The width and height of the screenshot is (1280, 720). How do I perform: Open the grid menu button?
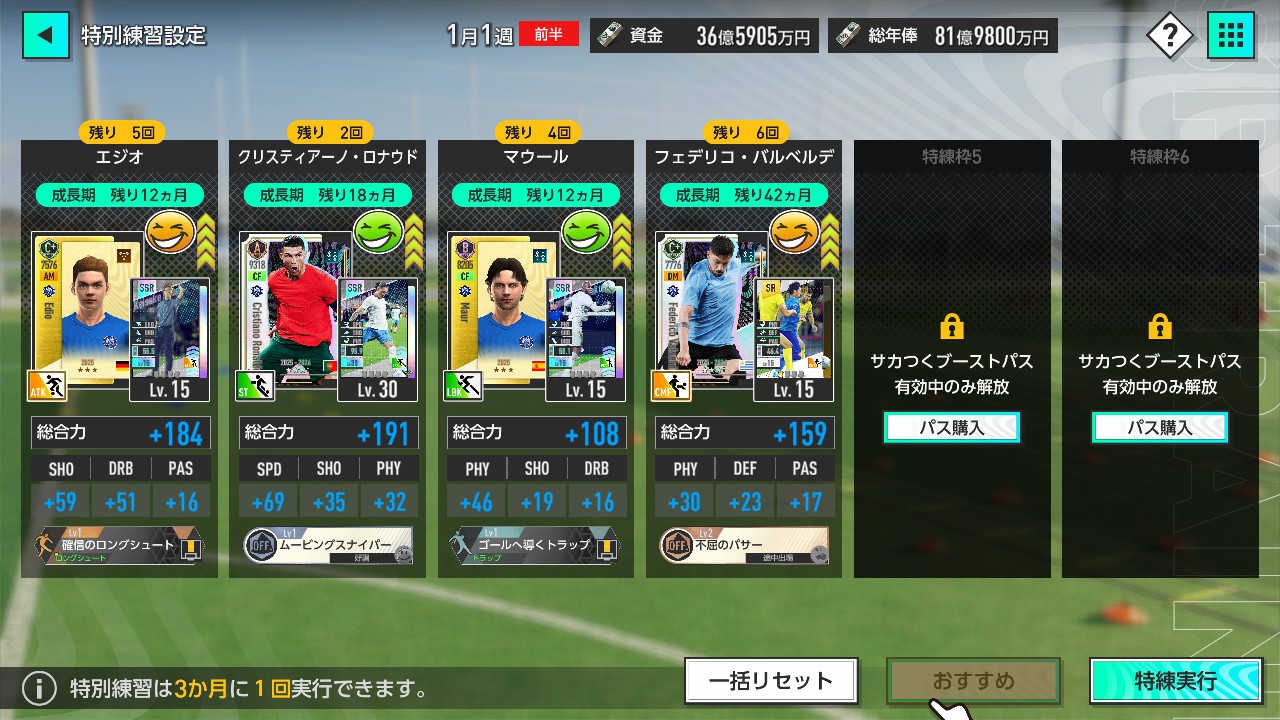click(x=1231, y=37)
